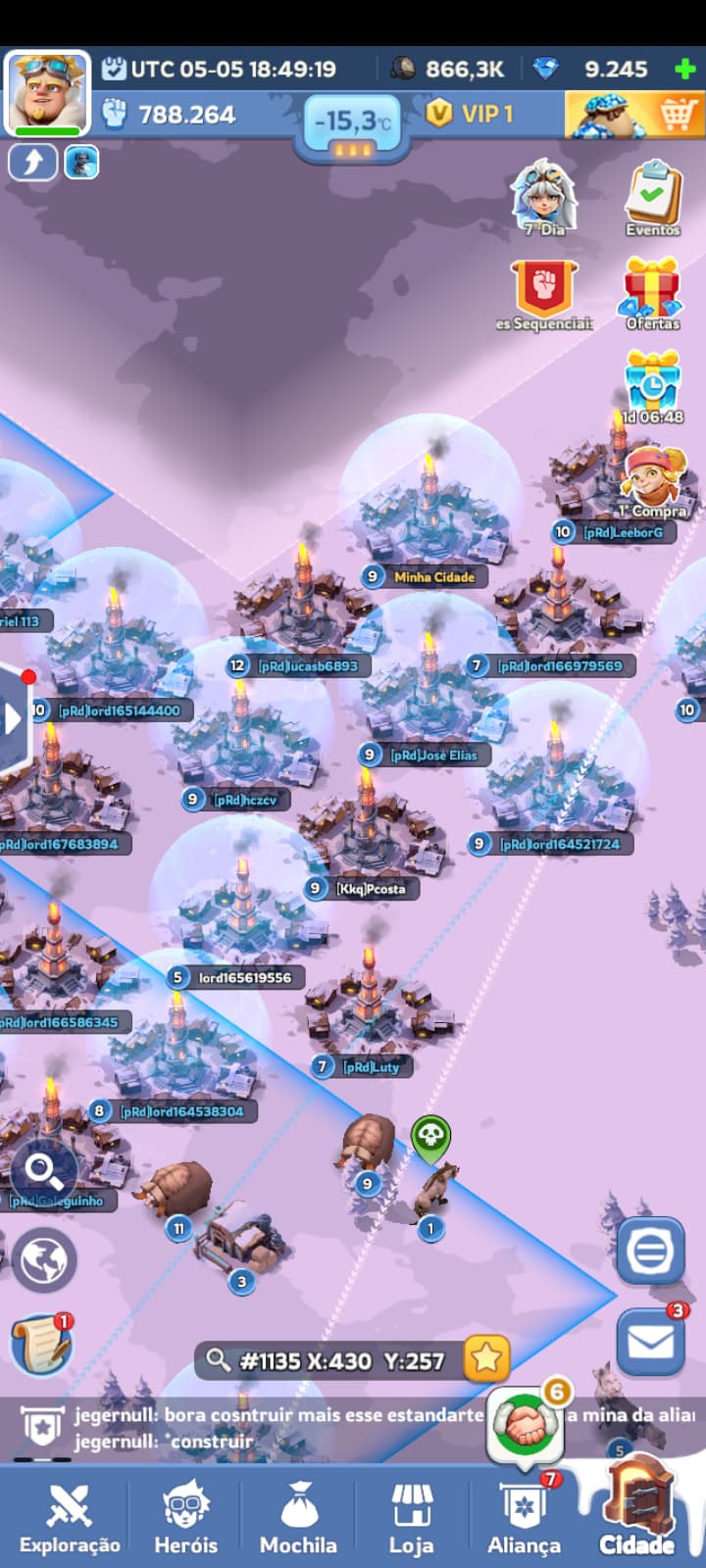Open the round list menu button
This screenshot has height=1568, width=706.
(x=650, y=1250)
